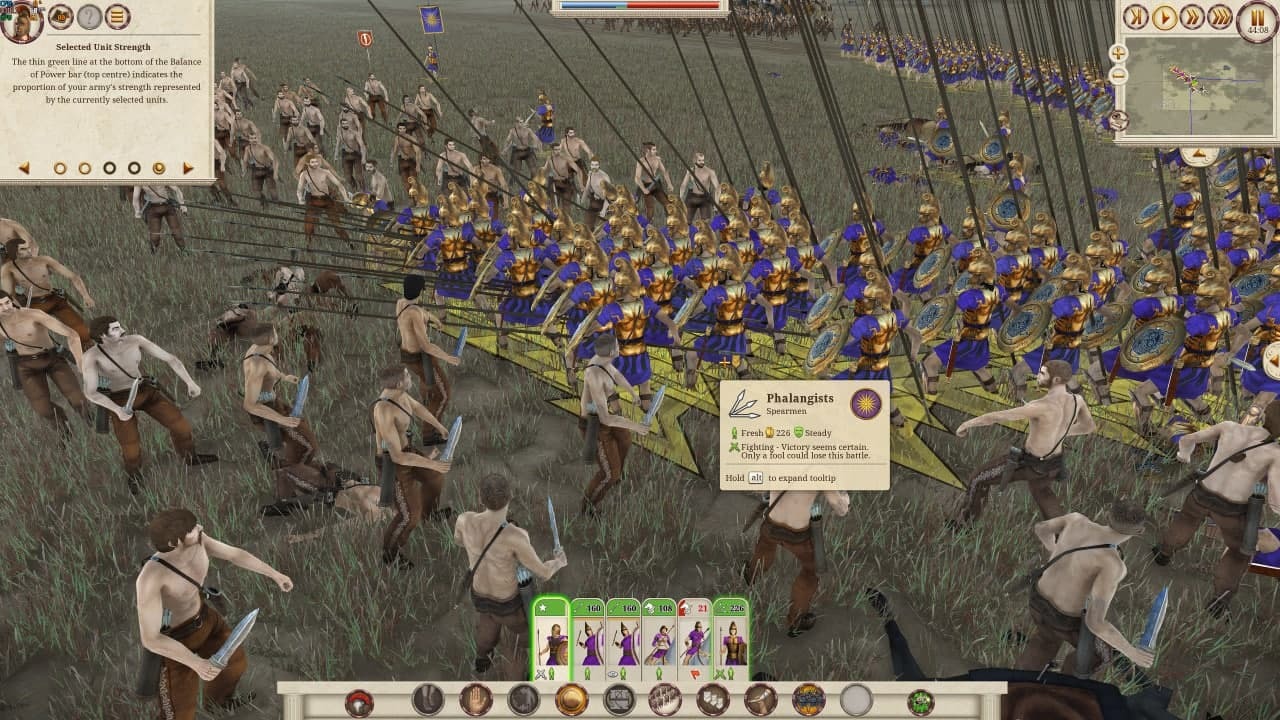The width and height of the screenshot is (1280, 720).
Task: Go to the previous advisor tip arrow
Action: tap(22, 168)
